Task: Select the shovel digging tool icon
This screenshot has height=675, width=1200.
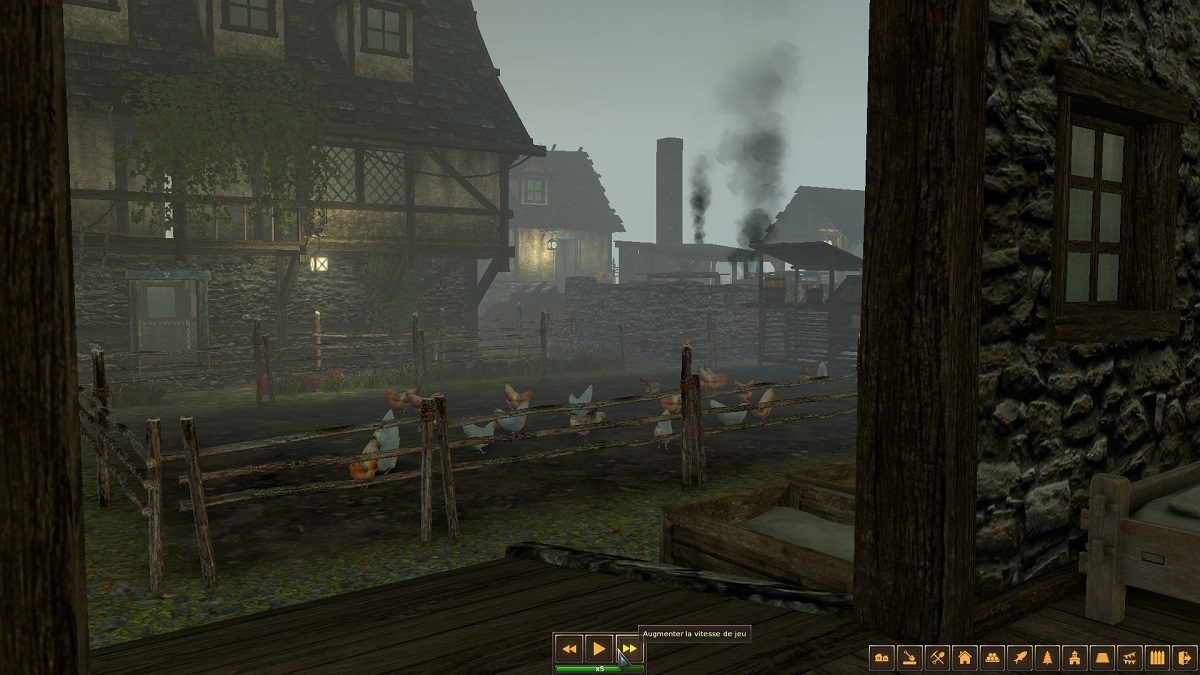Action: [x=910, y=658]
